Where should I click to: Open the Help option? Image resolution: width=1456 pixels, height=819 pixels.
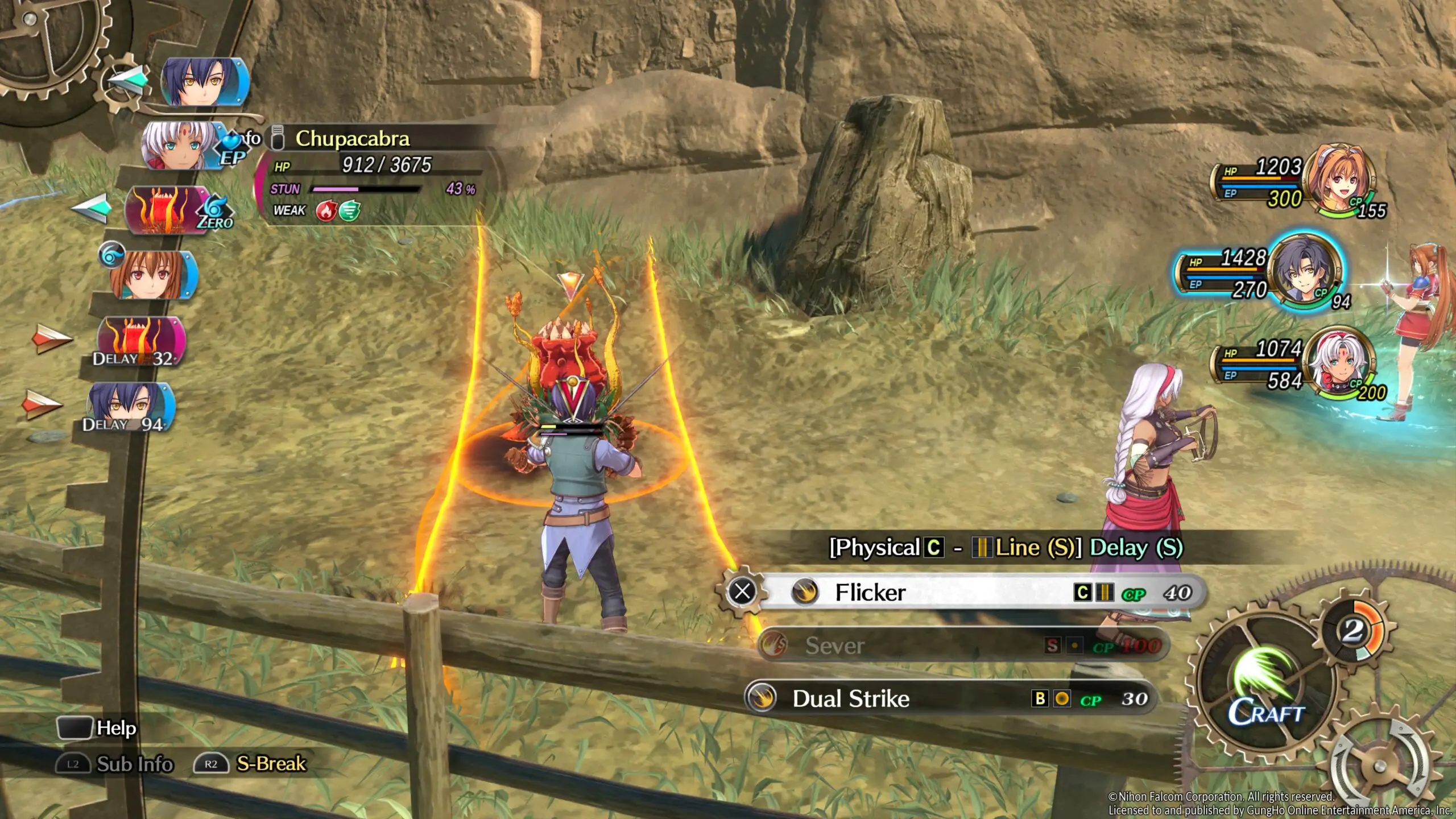(98, 728)
